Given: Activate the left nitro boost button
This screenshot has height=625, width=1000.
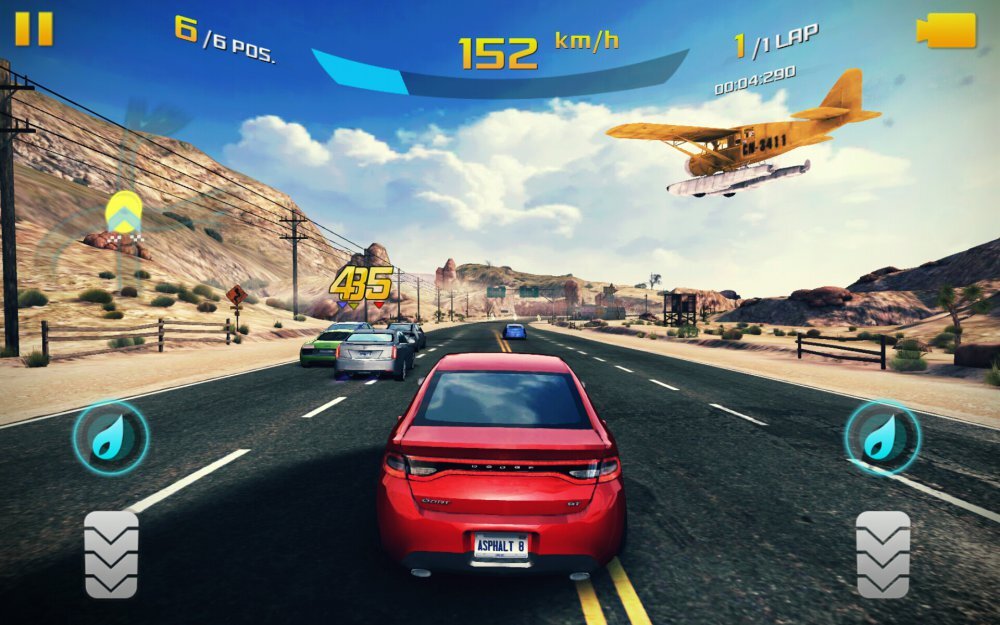Looking at the screenshot, I should pos(111,437).
